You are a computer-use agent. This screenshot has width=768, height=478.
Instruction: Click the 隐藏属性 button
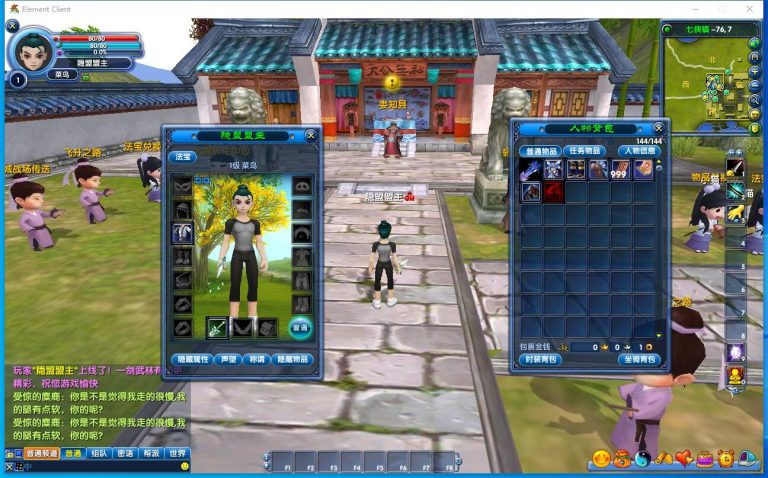189,359
